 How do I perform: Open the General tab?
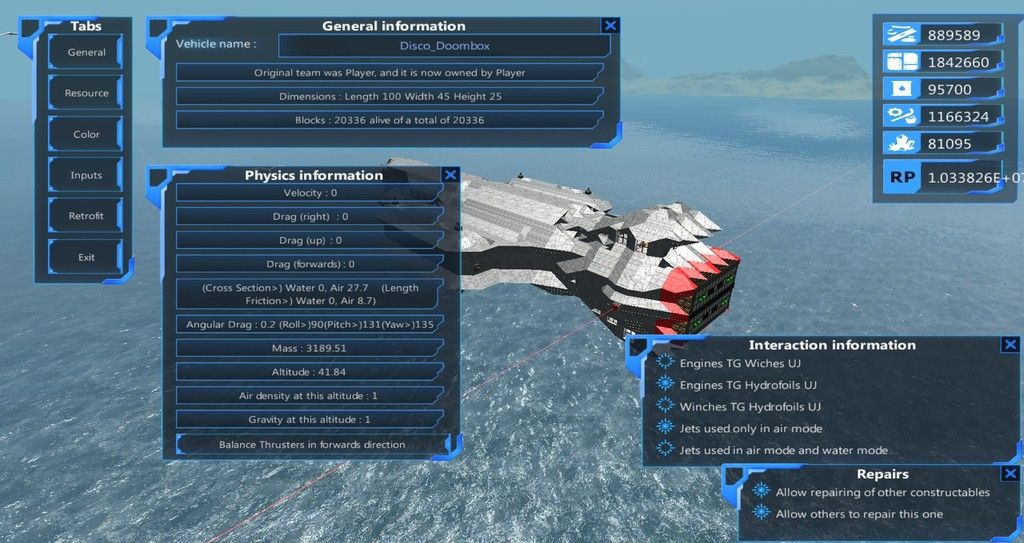click(86, 52)
